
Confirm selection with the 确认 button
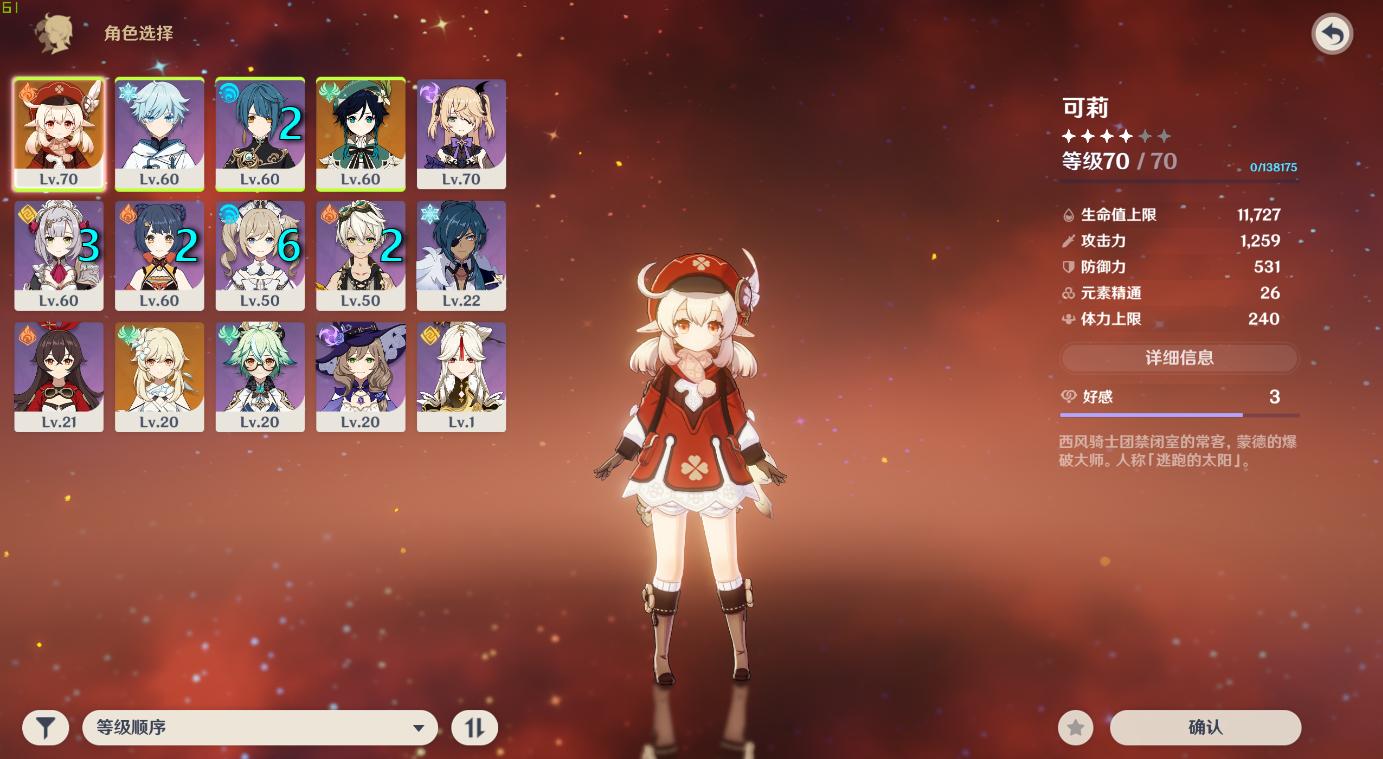click(x=1205, y=728)
